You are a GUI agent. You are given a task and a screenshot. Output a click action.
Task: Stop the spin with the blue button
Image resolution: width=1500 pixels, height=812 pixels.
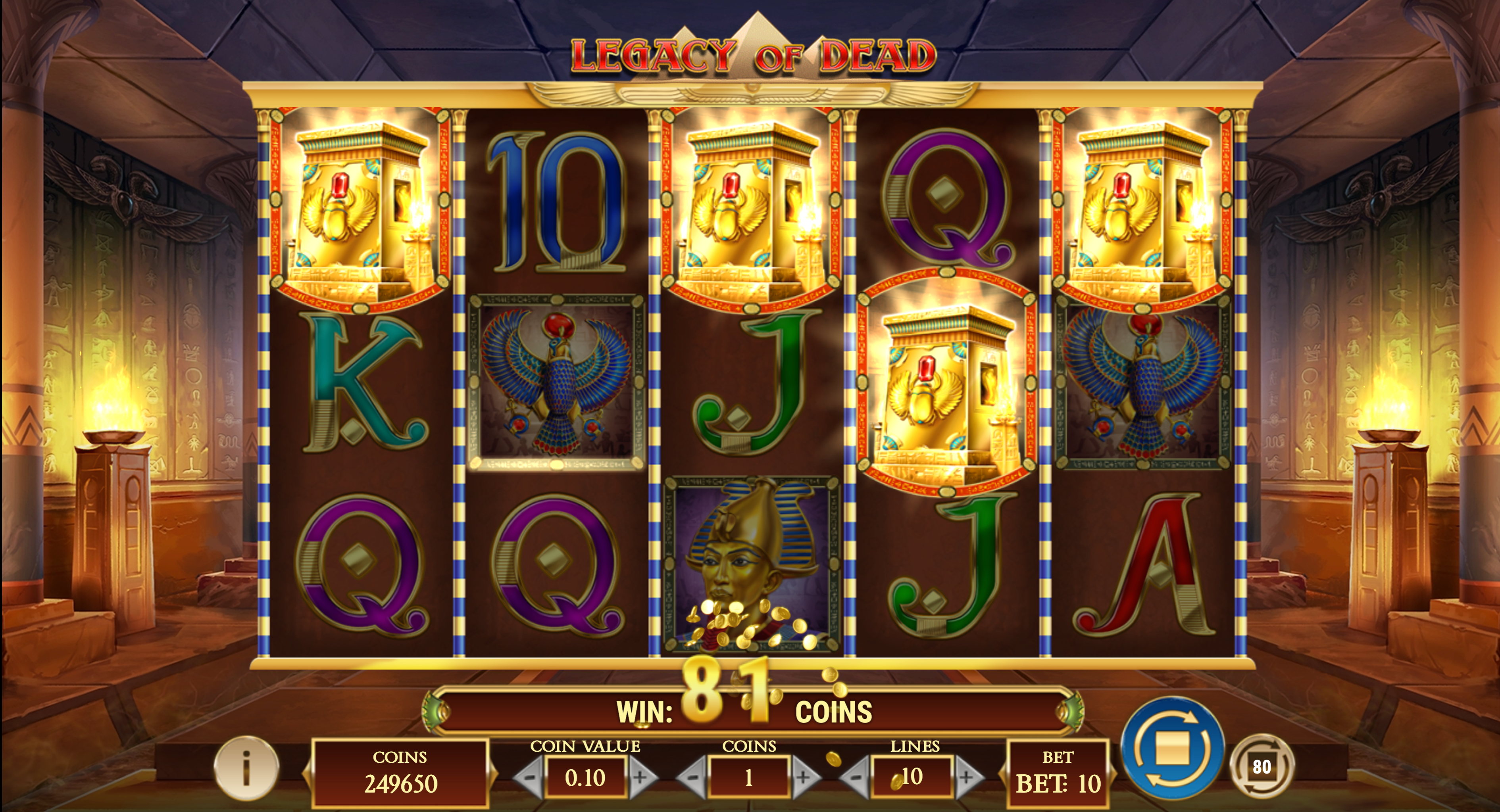[x=1173, y=747]
